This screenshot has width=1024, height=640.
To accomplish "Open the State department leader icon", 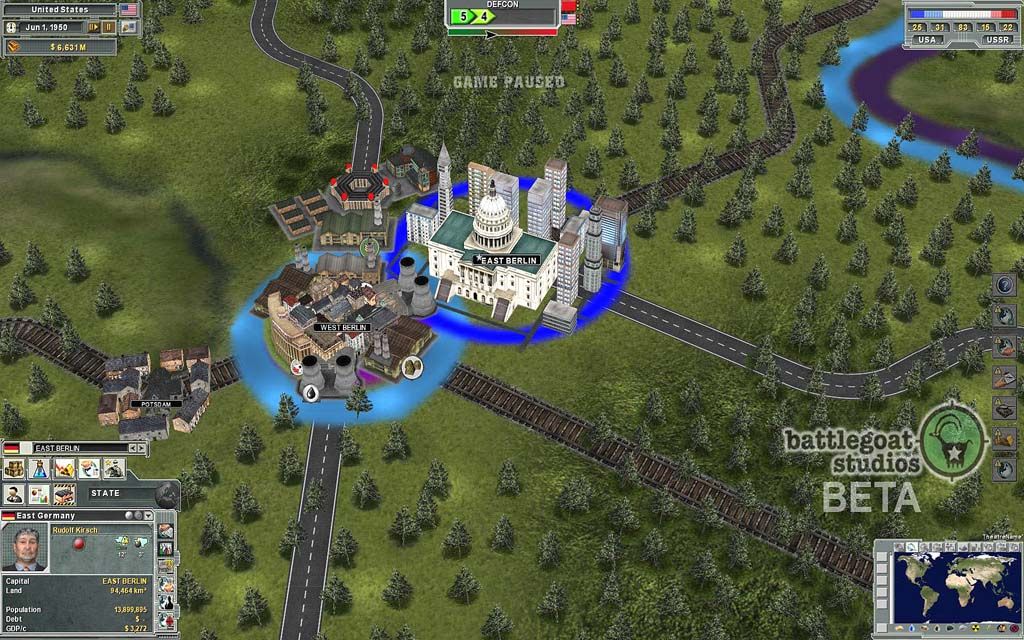I will [15, 494].
